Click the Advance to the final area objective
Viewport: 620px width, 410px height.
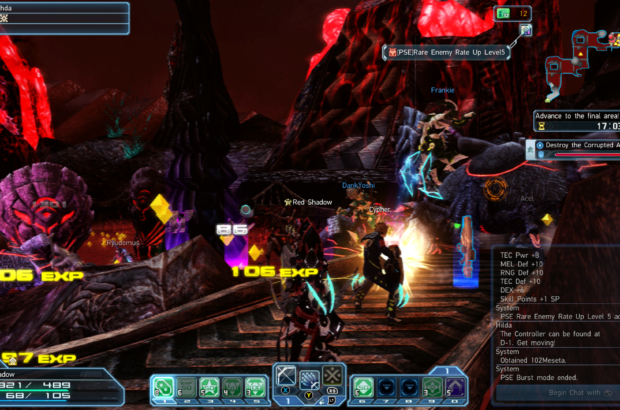577,116
